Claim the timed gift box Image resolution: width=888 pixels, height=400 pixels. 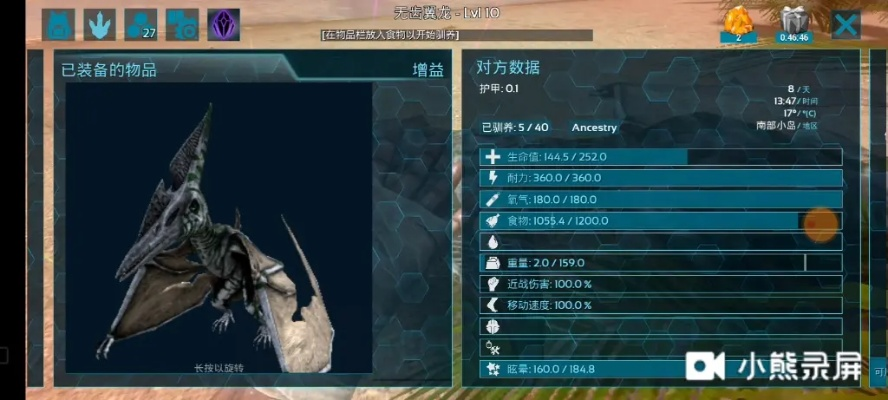click(x=792, y=24)
